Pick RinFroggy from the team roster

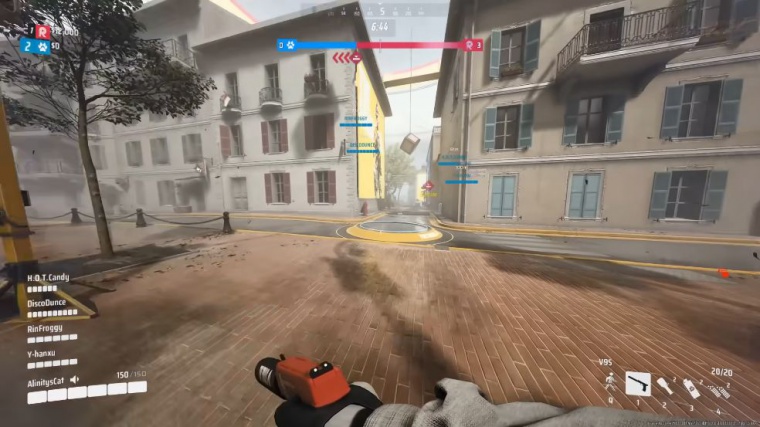point(47,327)
